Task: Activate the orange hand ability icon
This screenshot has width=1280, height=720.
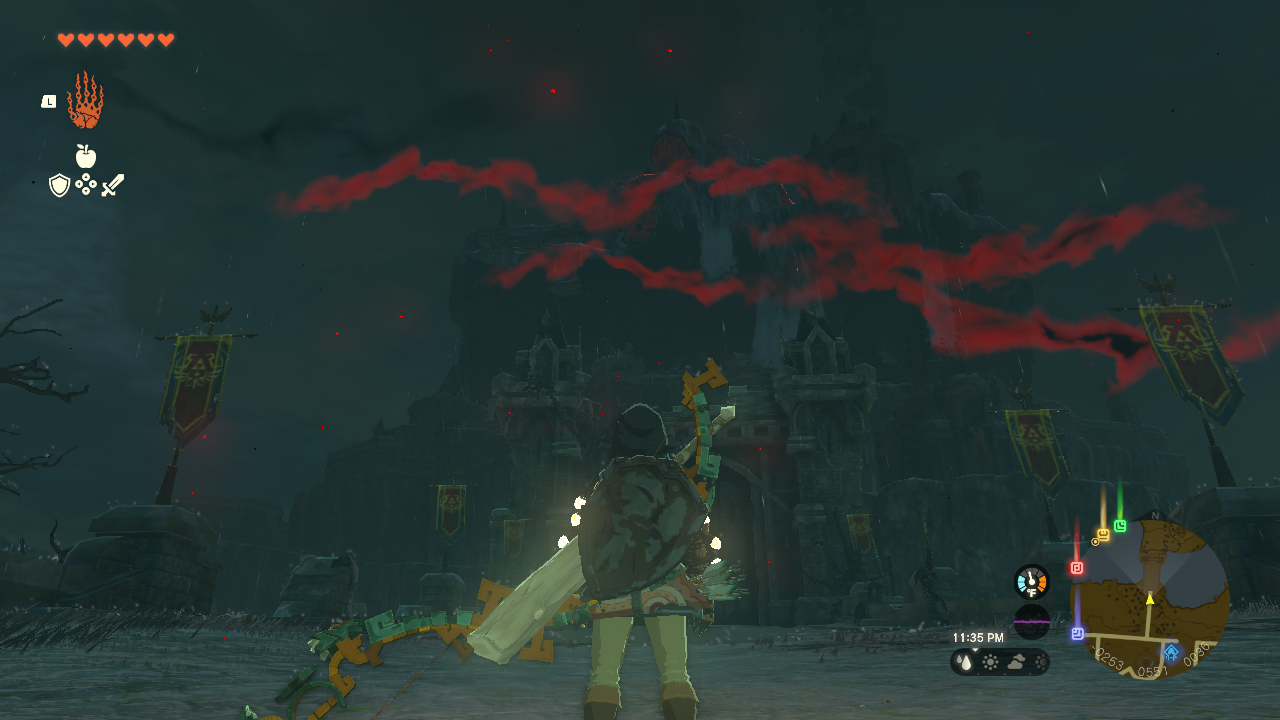Action: (x=85, y=100)
